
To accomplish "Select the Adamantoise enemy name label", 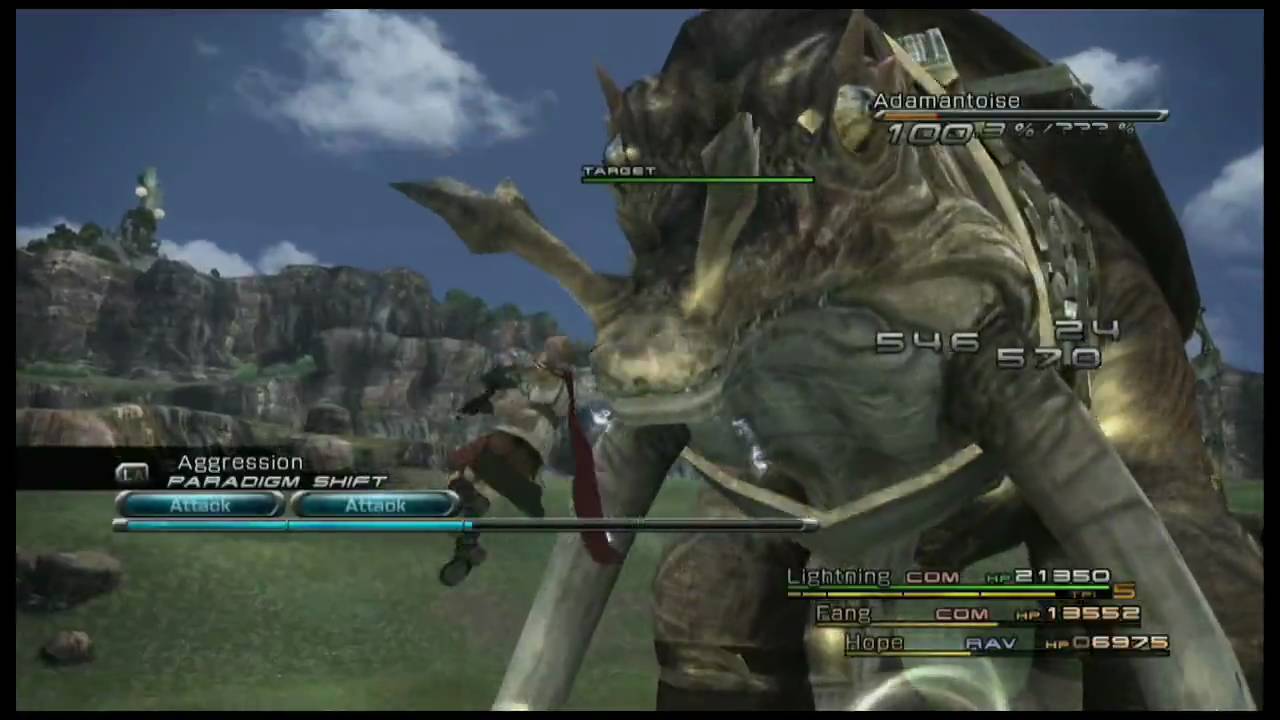I will coord(946,101).
